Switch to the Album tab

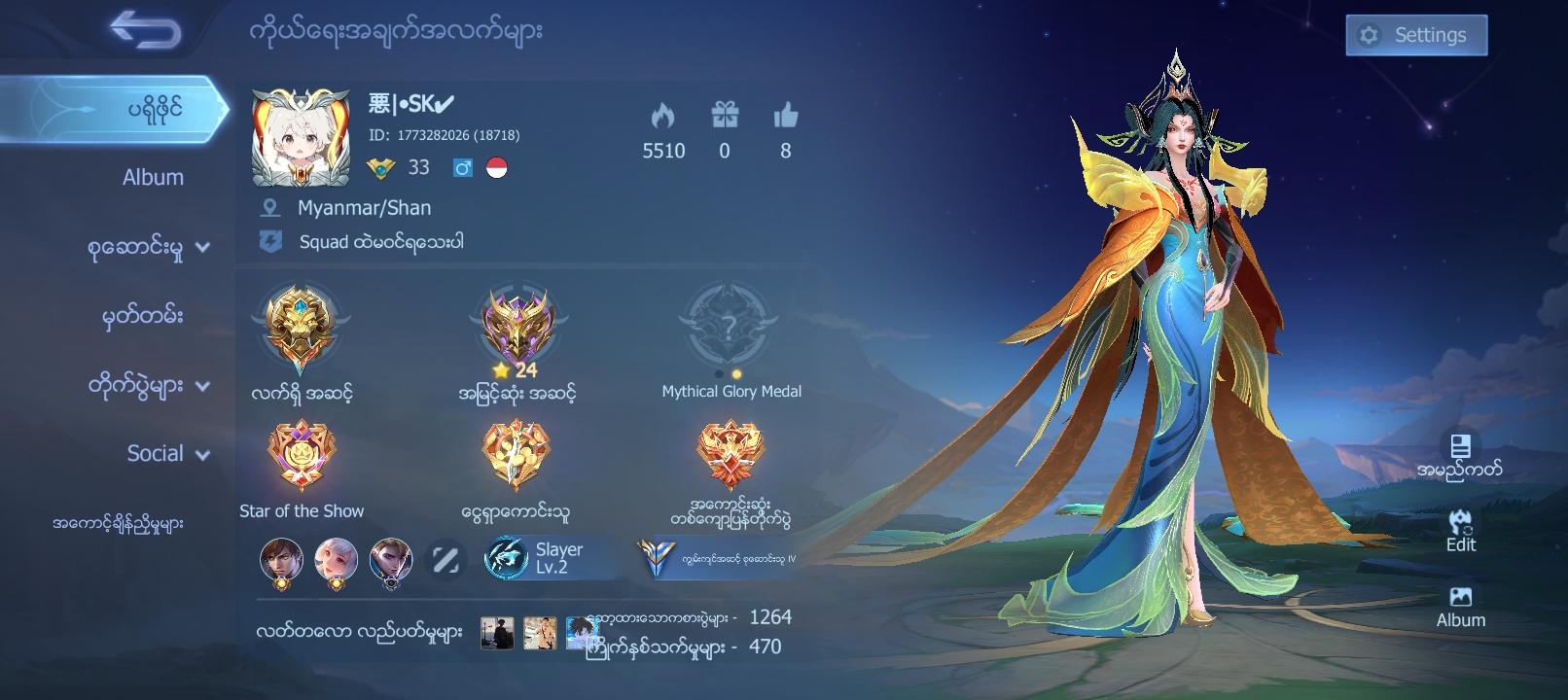151,177
